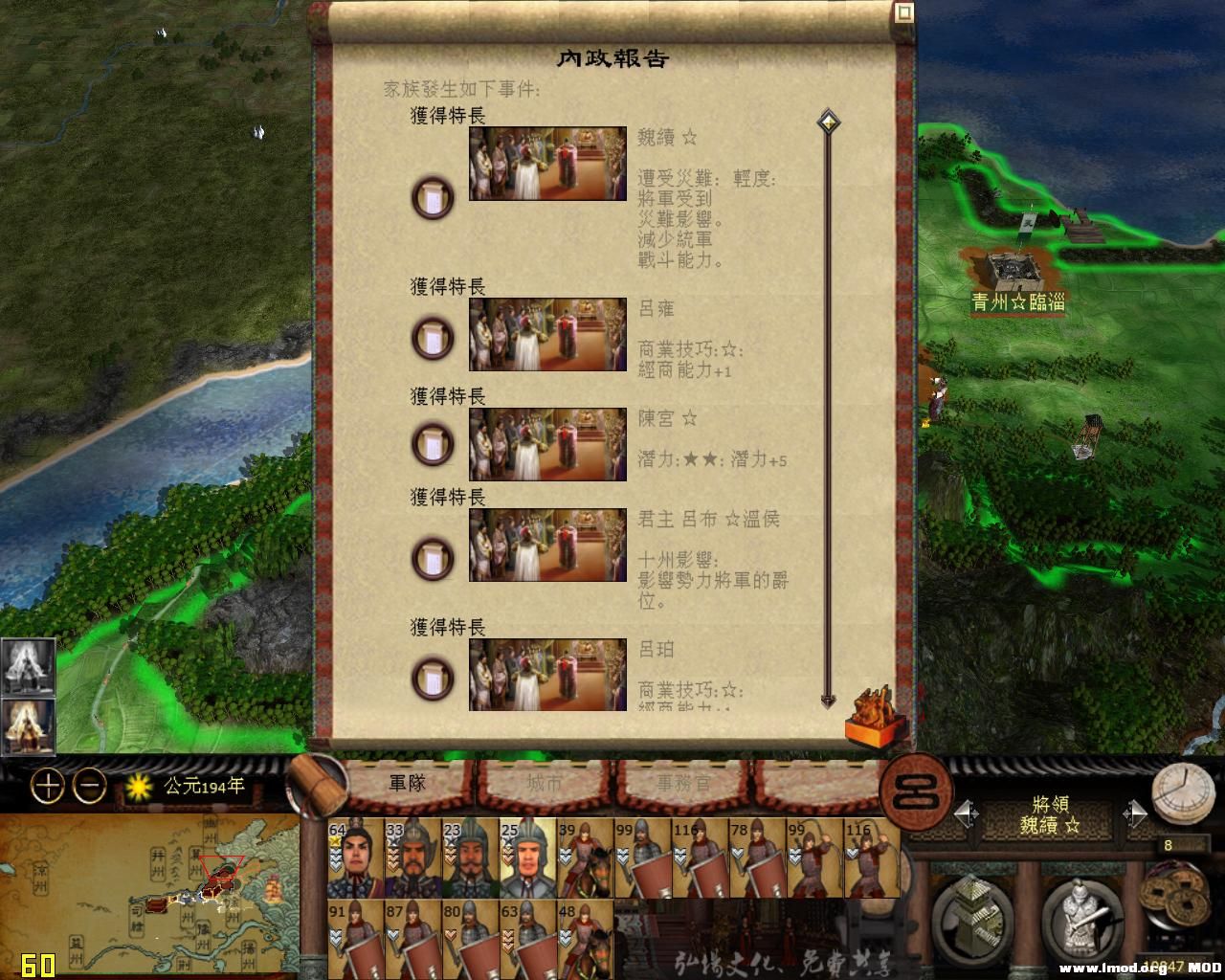Open the first 獲得特長 event scroll icon

[x=433, y=198]
